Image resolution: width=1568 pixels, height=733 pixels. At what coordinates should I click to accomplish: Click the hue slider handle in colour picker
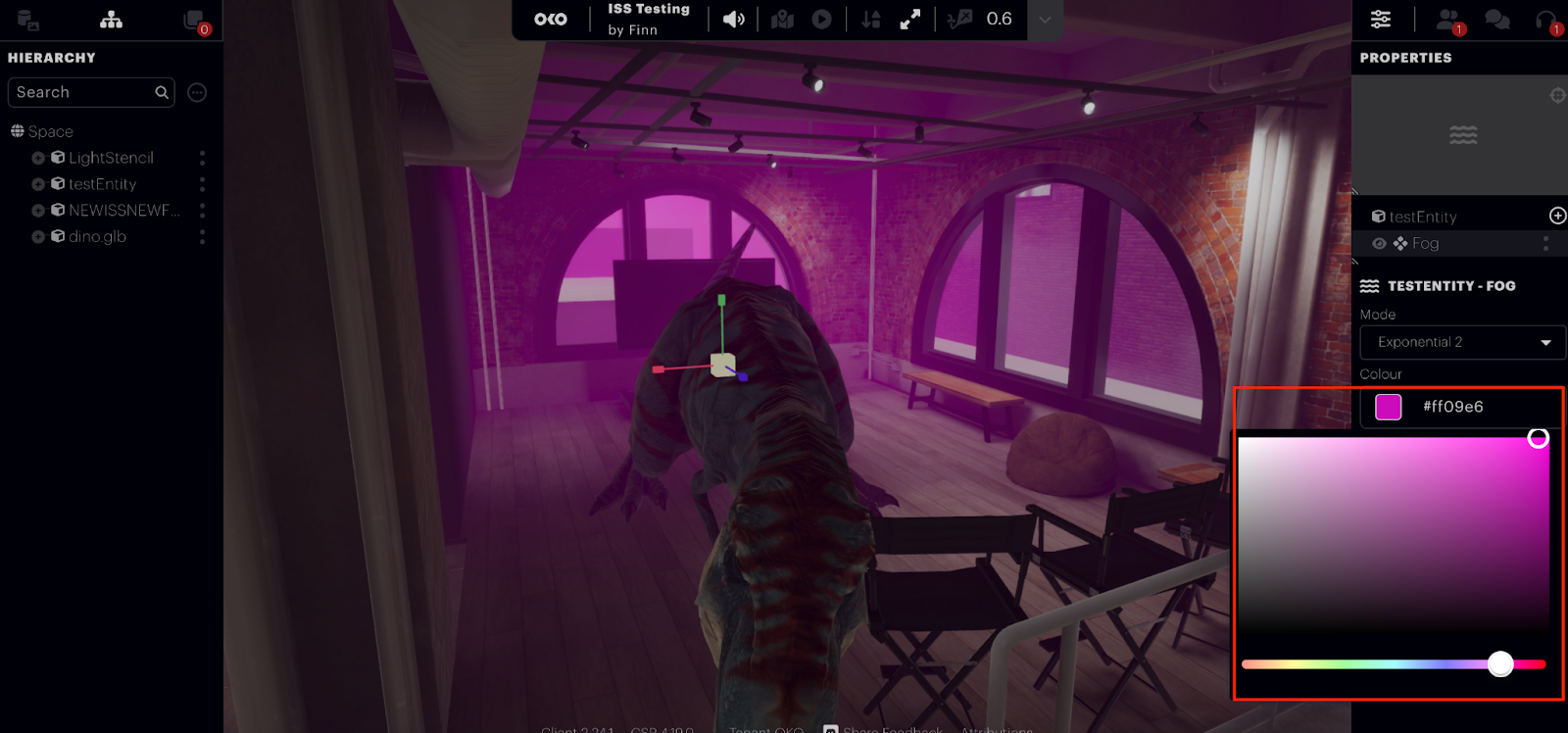[1500, 664]
